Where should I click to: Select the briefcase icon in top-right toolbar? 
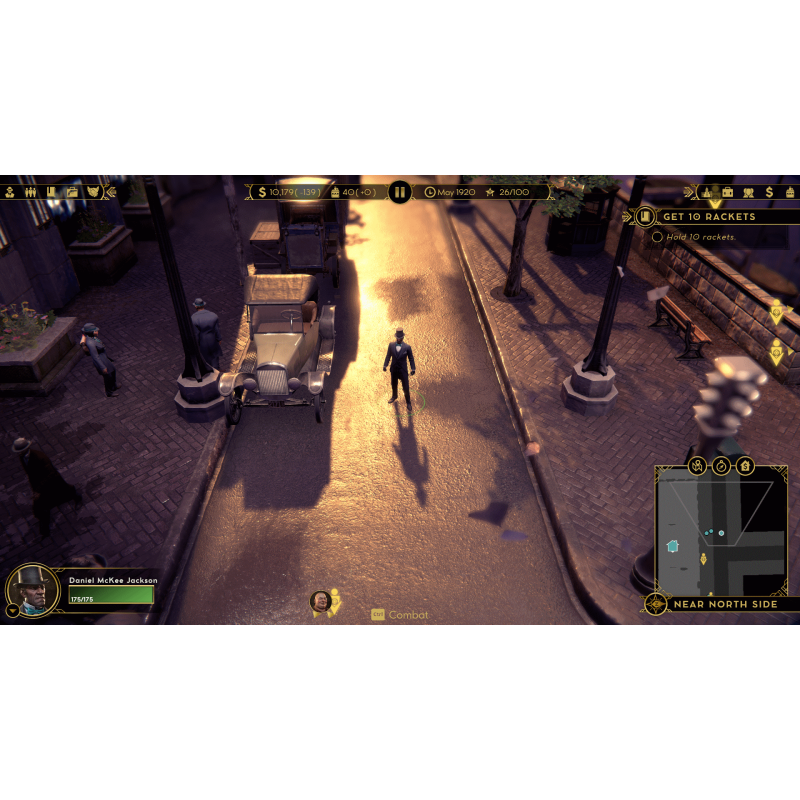(727, 191)
